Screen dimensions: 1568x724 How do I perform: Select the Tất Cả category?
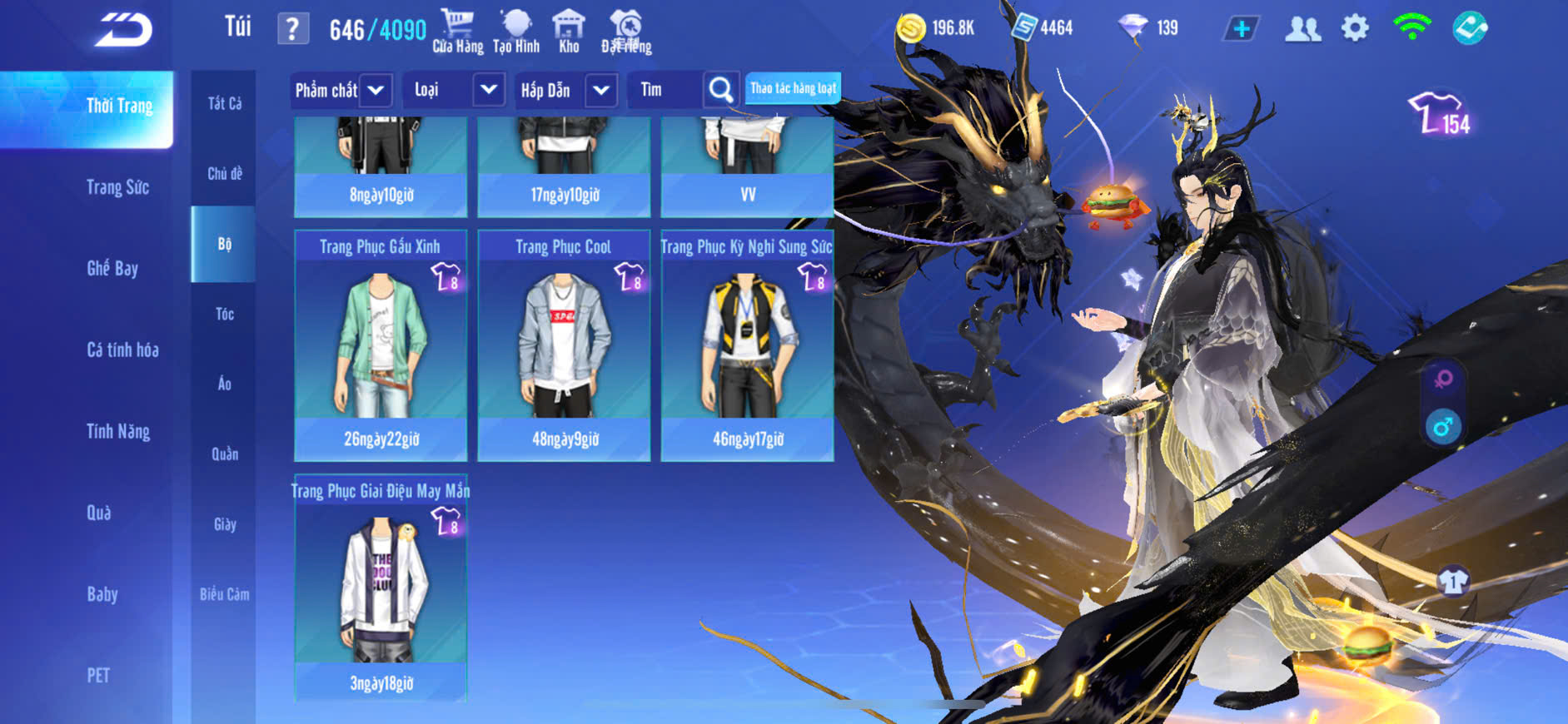[224, 103]
